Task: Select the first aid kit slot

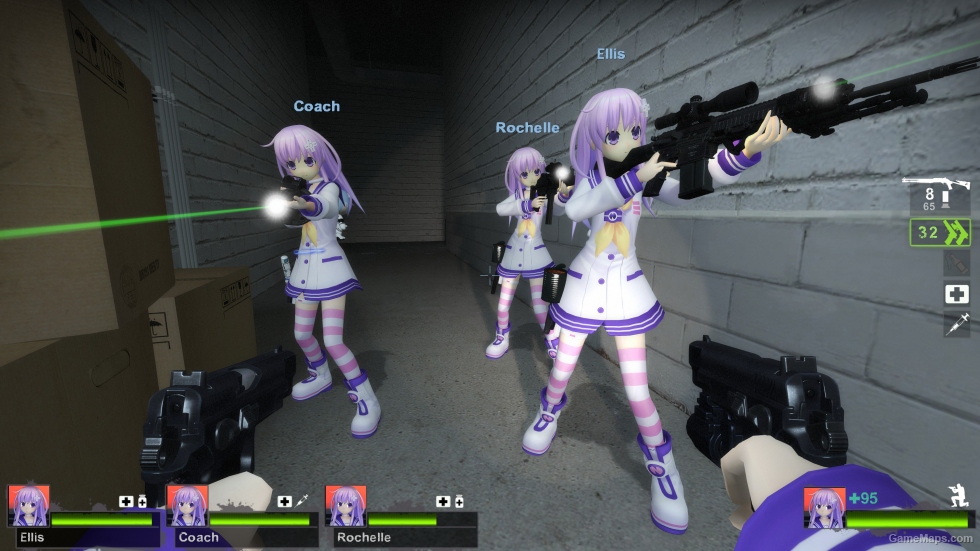Action: click(x=956, y=293)
